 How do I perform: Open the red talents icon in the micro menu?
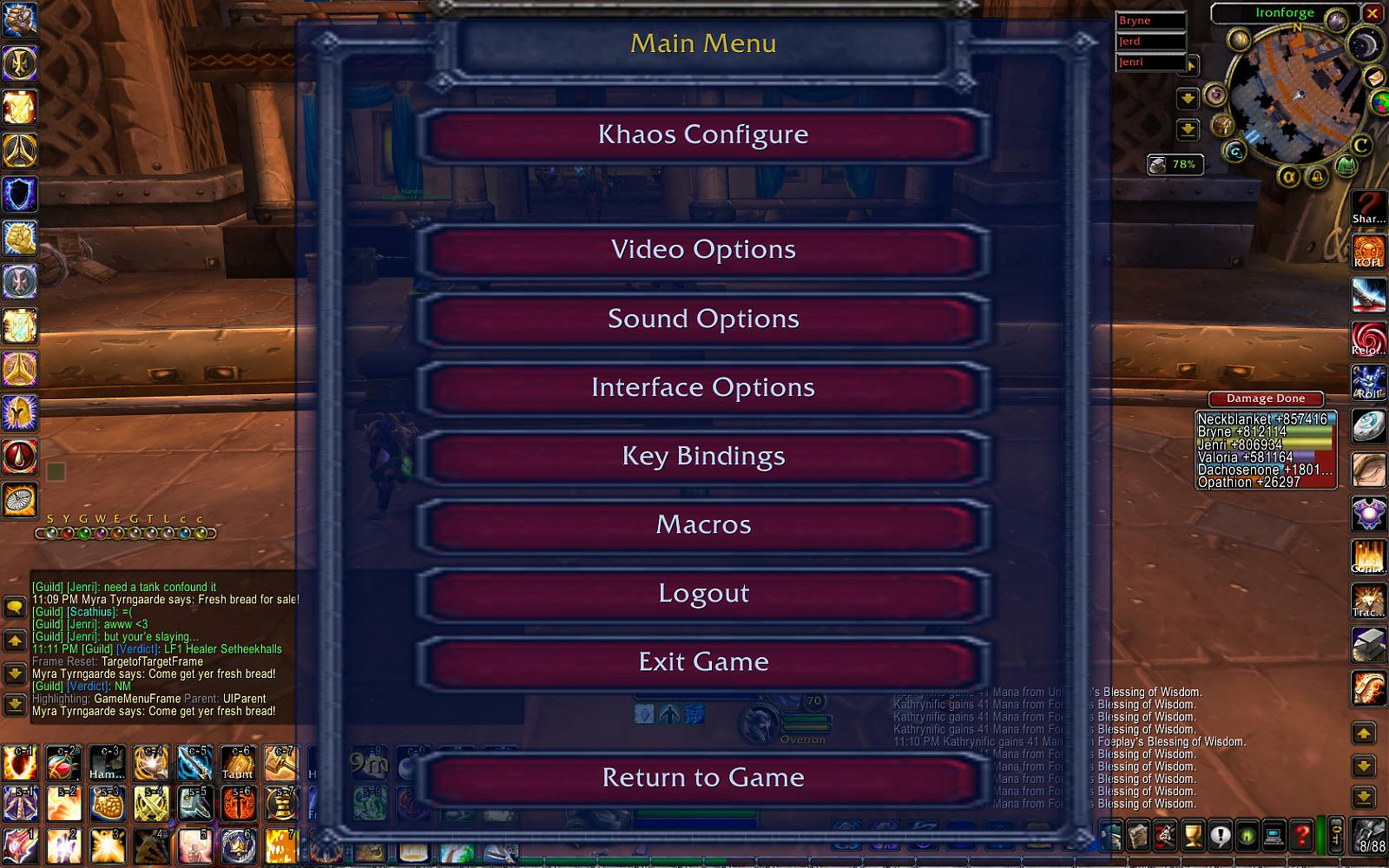click(x=1163, y=835)
